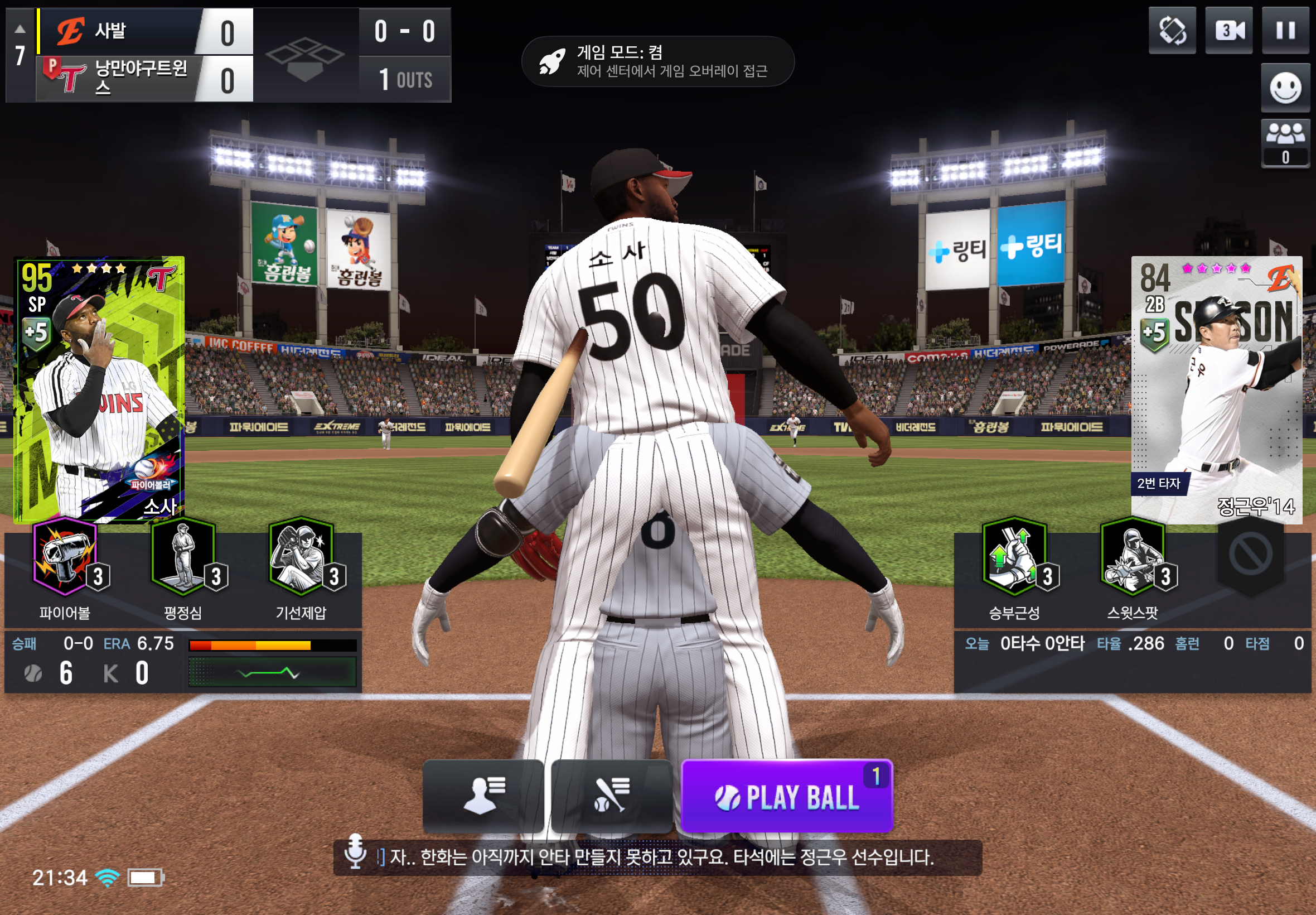Inspect the 평정심 skill icon
This screenshot has height=915, width=1316.
coord(183,557)
